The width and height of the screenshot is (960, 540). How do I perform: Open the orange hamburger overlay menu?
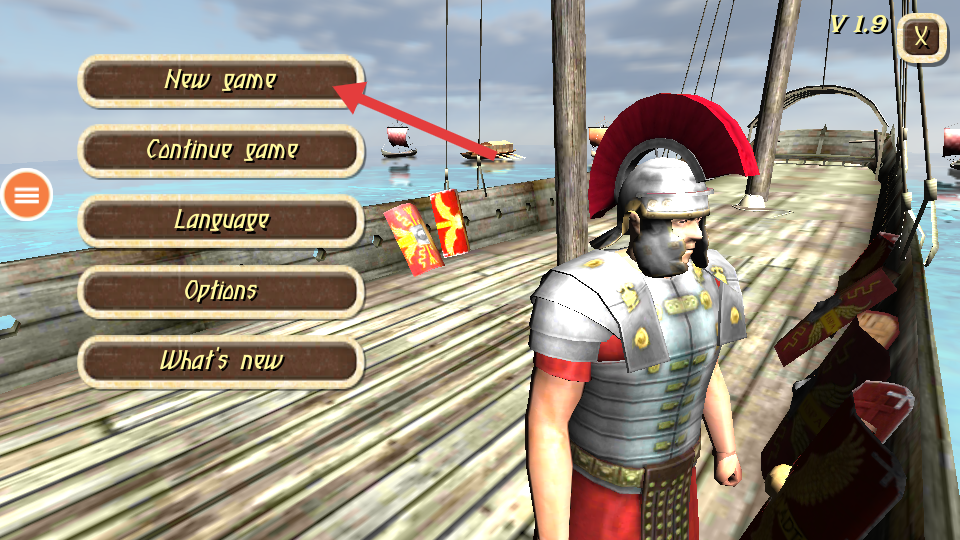click(x=27, y=195)
